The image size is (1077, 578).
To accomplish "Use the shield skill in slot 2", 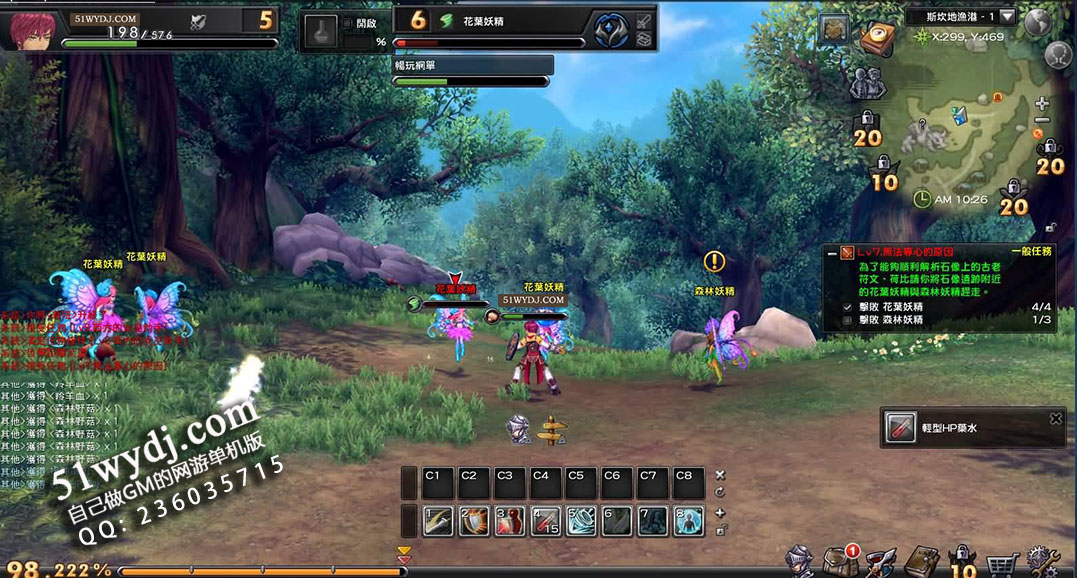I will [x=474, y=520].
